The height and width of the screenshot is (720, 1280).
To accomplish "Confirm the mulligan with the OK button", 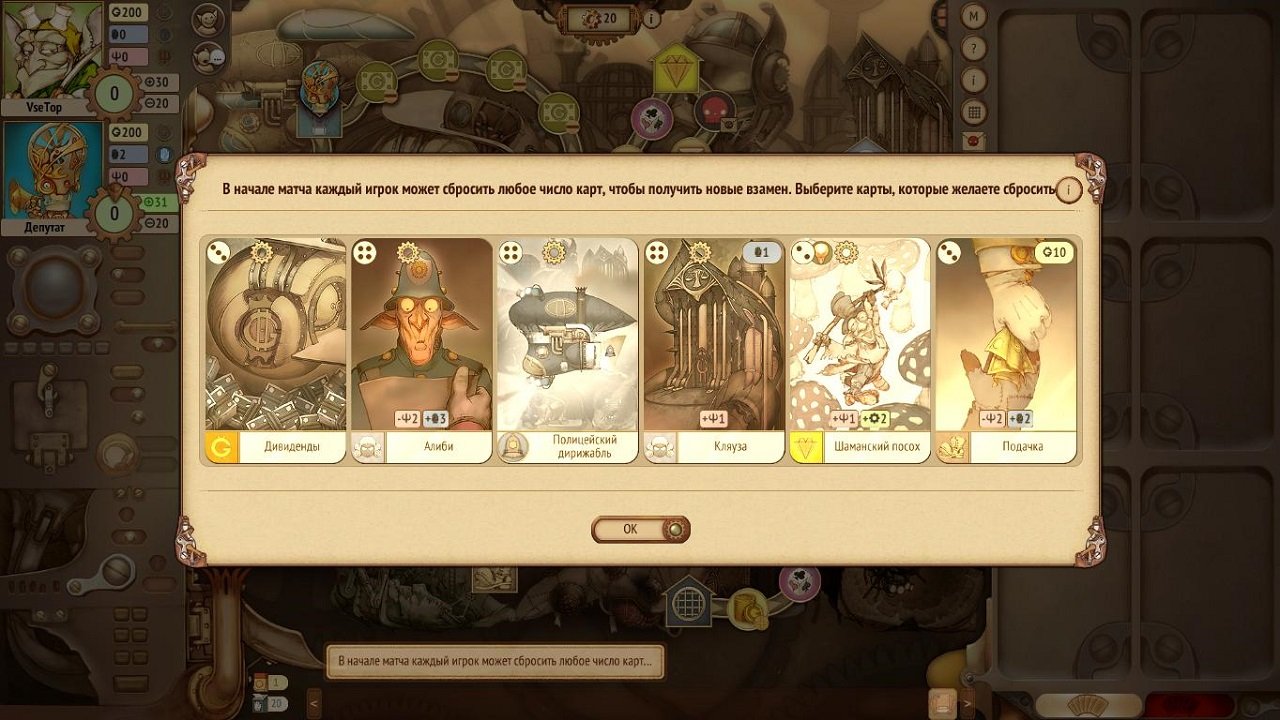I will (x=640, y=529).
